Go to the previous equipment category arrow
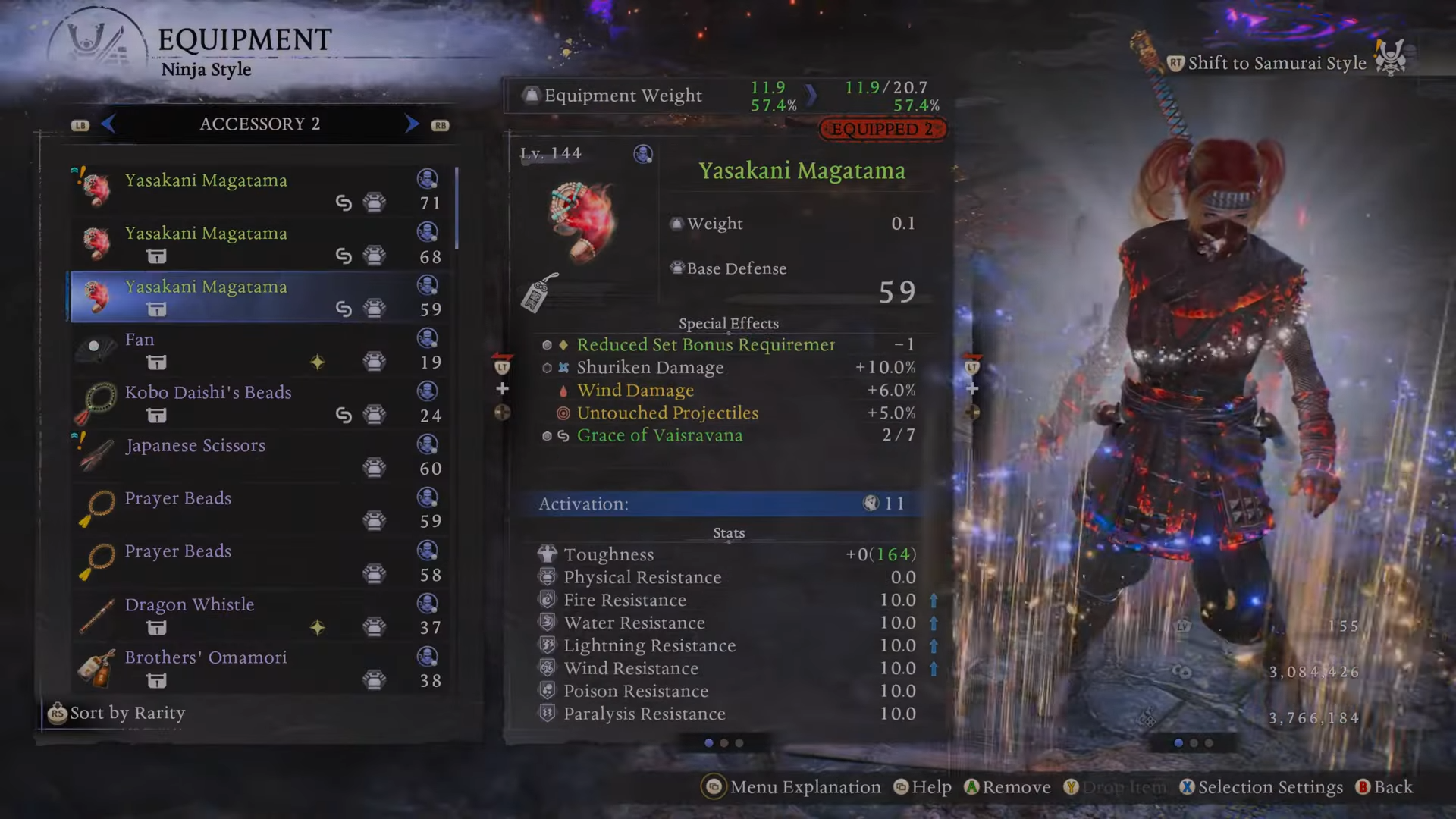The height and width of the screenshot is (819, 1456). 108,124
